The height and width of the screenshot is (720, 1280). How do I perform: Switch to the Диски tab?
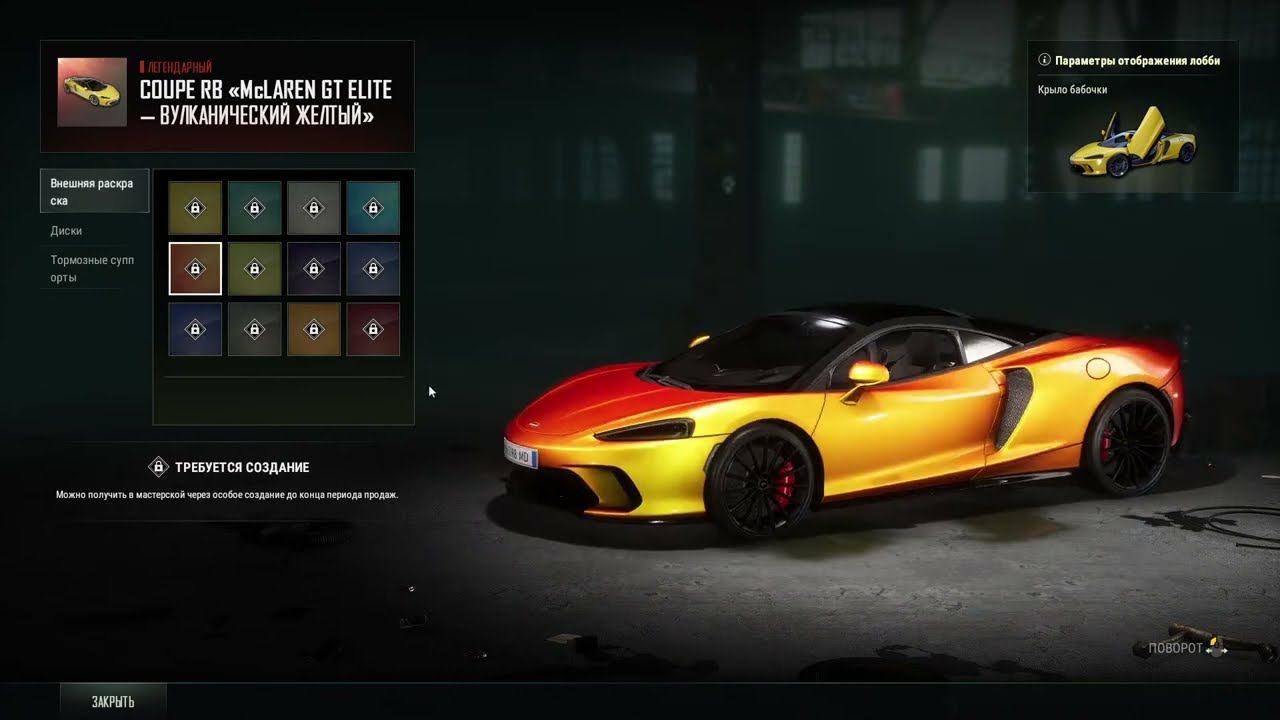[67, 231]
